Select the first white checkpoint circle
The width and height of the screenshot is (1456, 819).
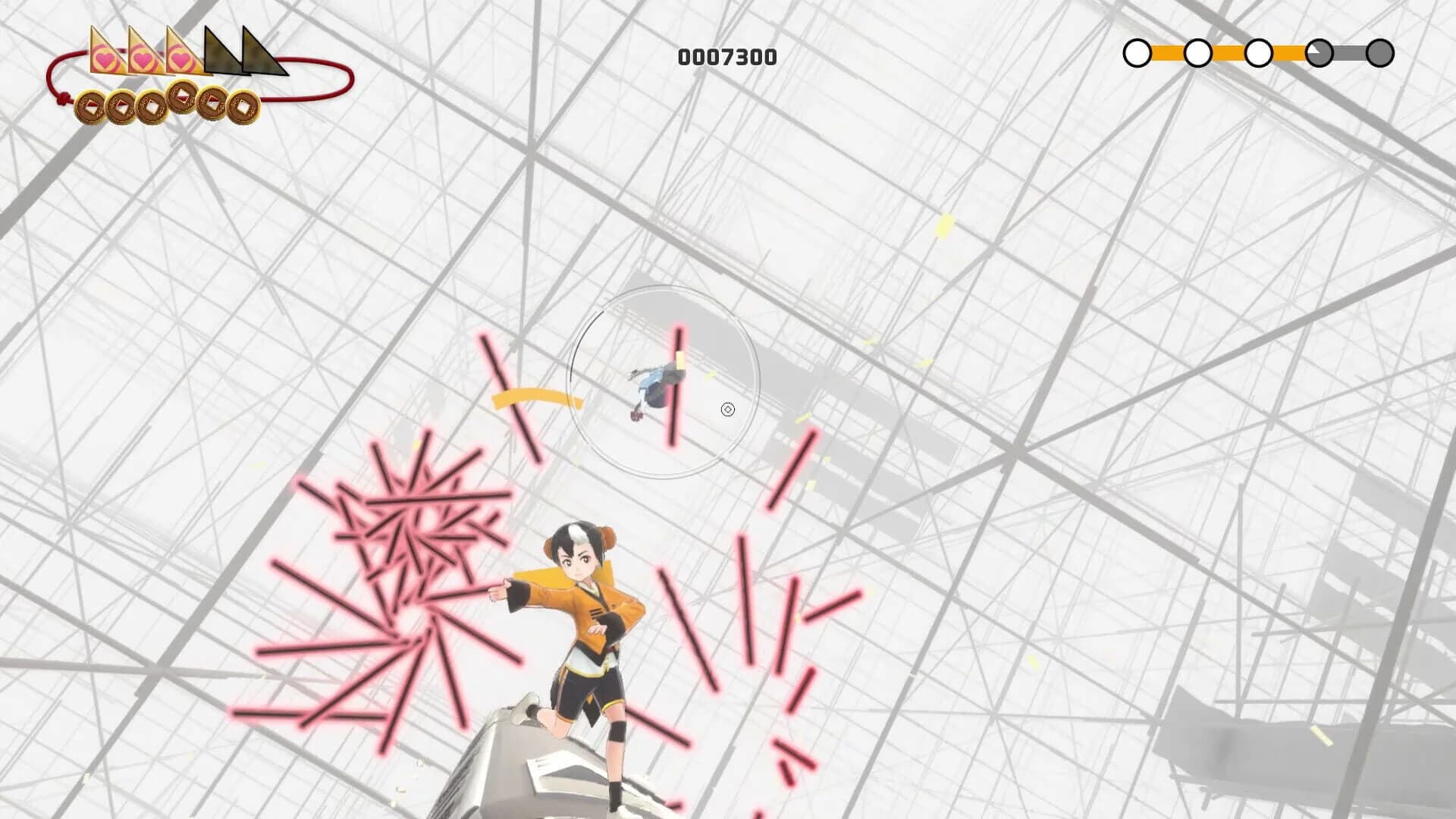[1137, 52]
